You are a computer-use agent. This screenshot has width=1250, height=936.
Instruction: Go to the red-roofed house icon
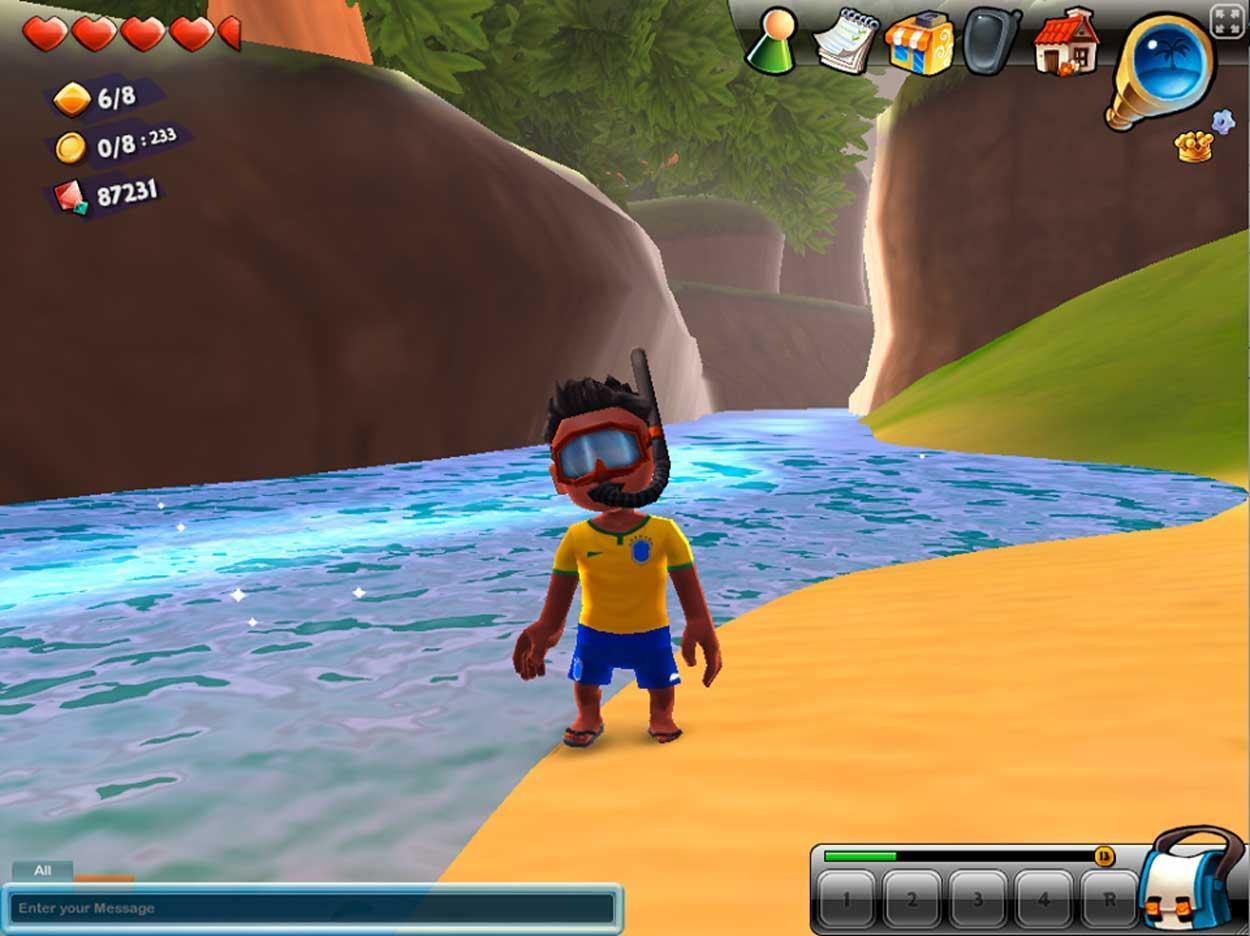pyautogui.click(x=1065, y=42)
